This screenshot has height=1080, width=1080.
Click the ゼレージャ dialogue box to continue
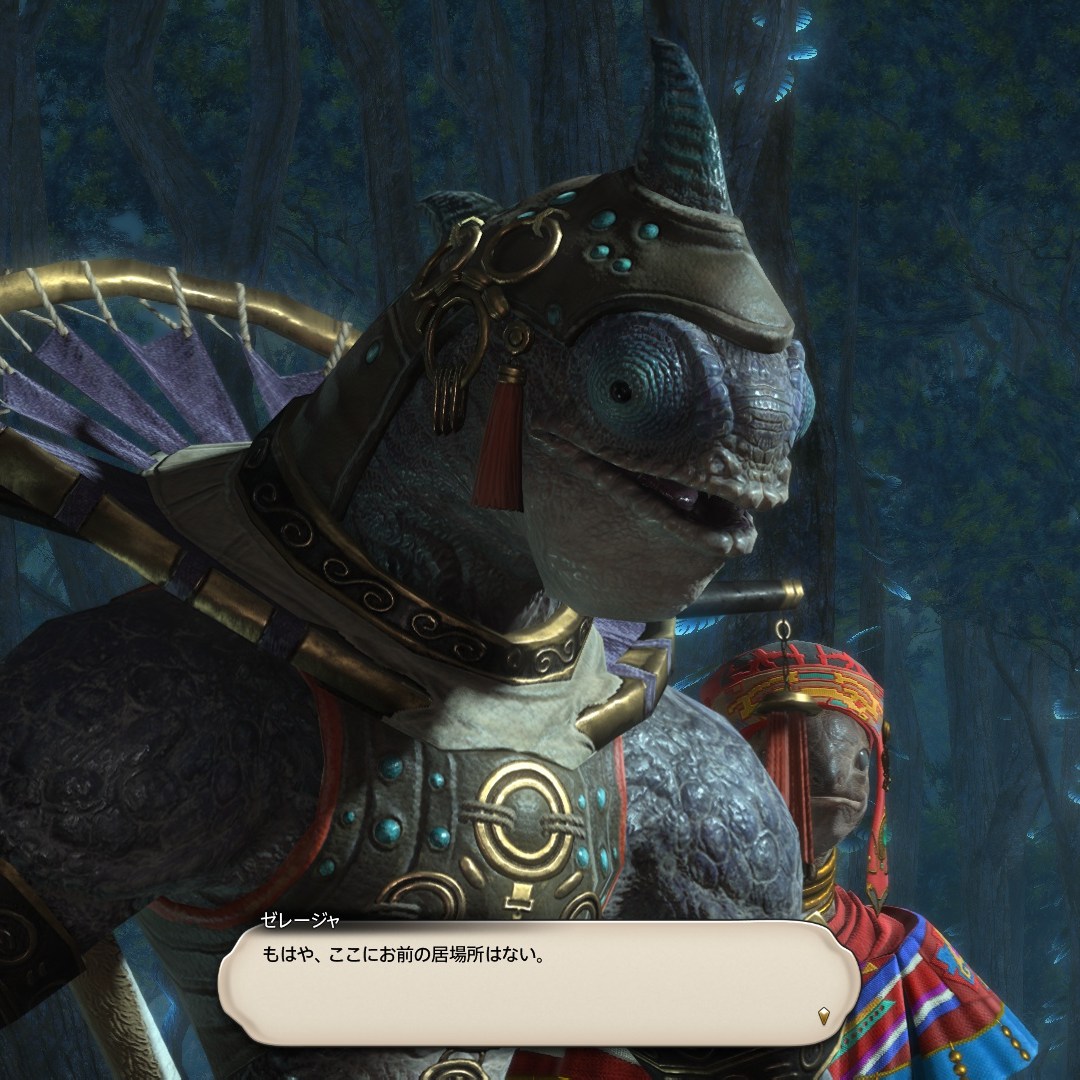point(538,983)
